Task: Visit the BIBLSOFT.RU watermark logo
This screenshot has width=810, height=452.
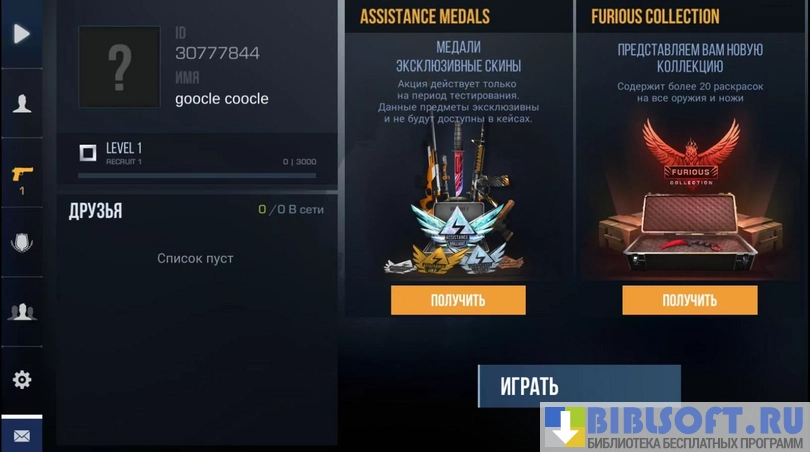Action: 675,427
